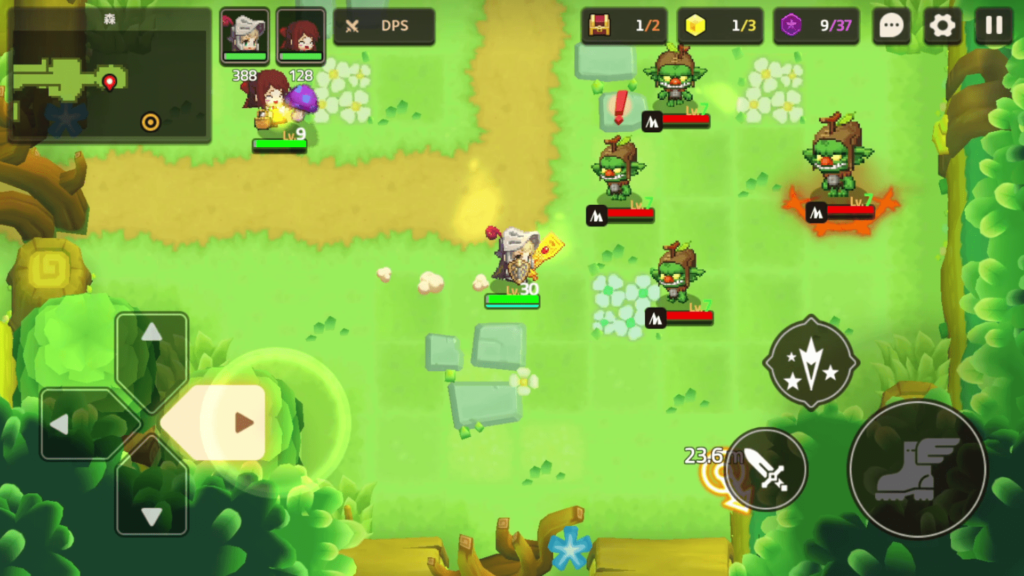Open the forest minimap
Image resolution: width=1024 pixels, height=576 pixels.
click(x=109, y=76)
